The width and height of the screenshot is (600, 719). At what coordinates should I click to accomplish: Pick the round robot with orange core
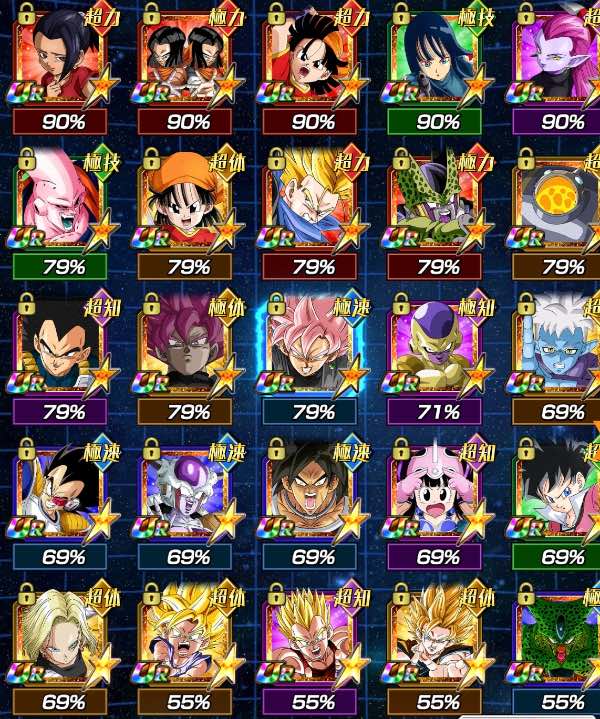[x=556, y=207]
